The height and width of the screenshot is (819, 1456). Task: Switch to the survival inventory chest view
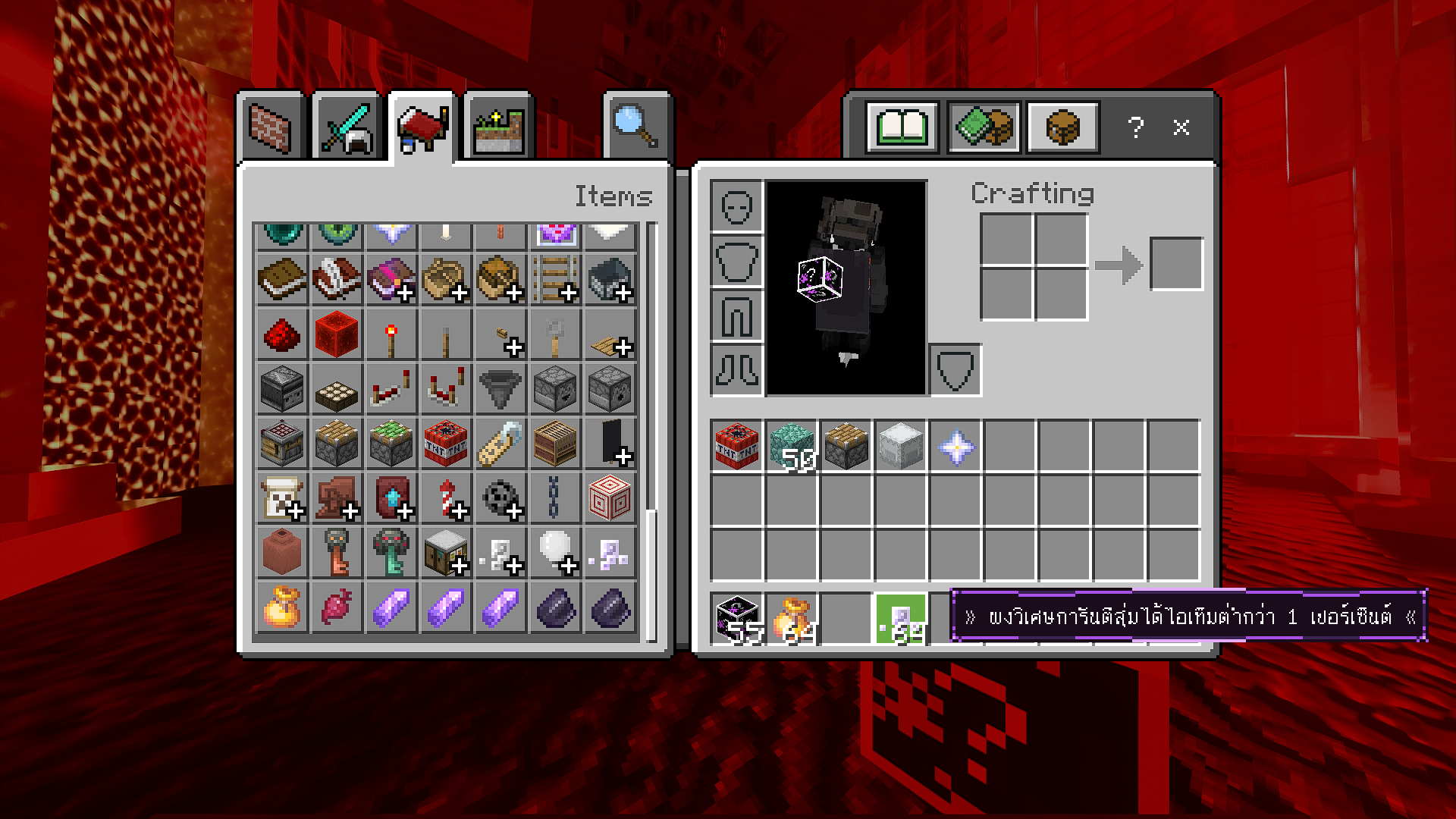pos(1062,127)
